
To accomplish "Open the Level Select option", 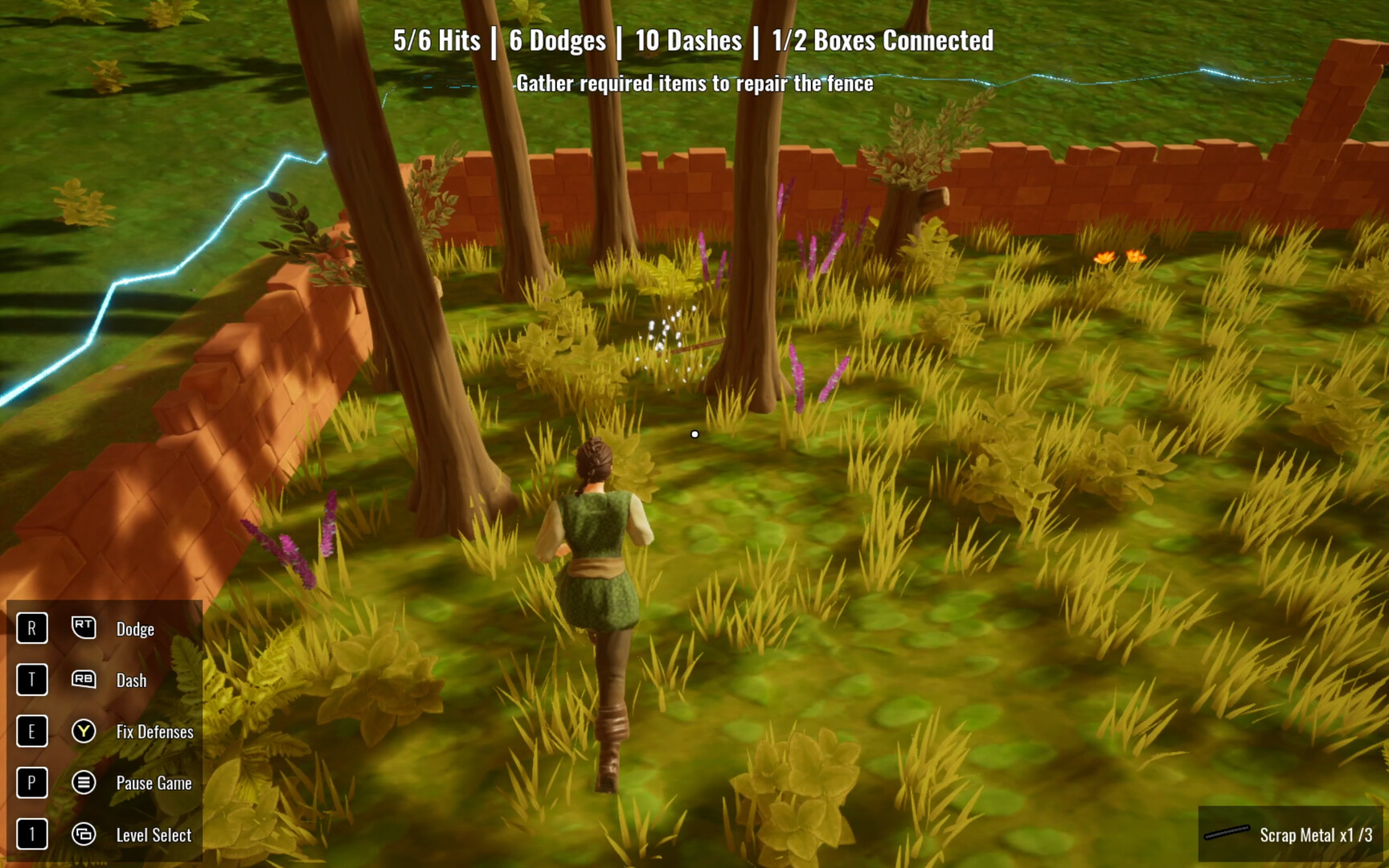I will [x=153, y=835].
